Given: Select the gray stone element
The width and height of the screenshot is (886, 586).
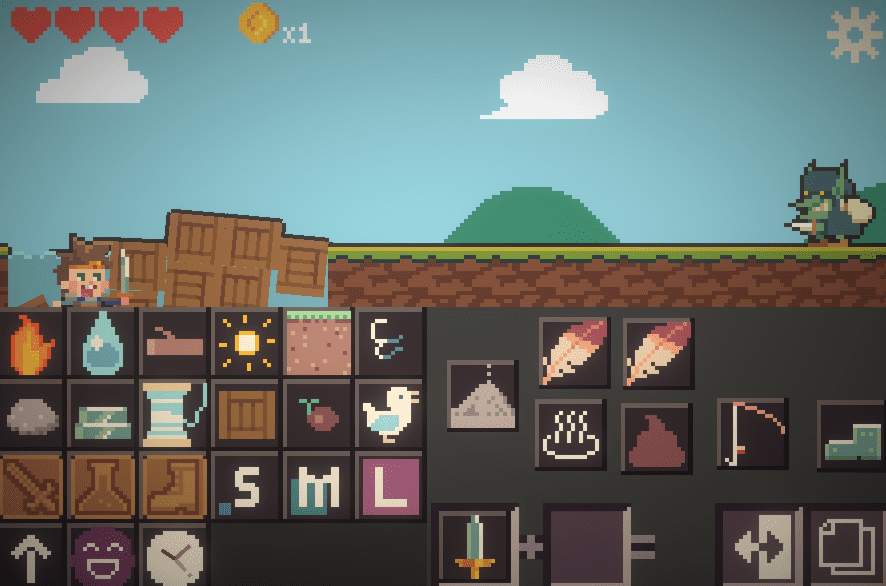Looking at the screenshot, I should (x=32, y=415).
